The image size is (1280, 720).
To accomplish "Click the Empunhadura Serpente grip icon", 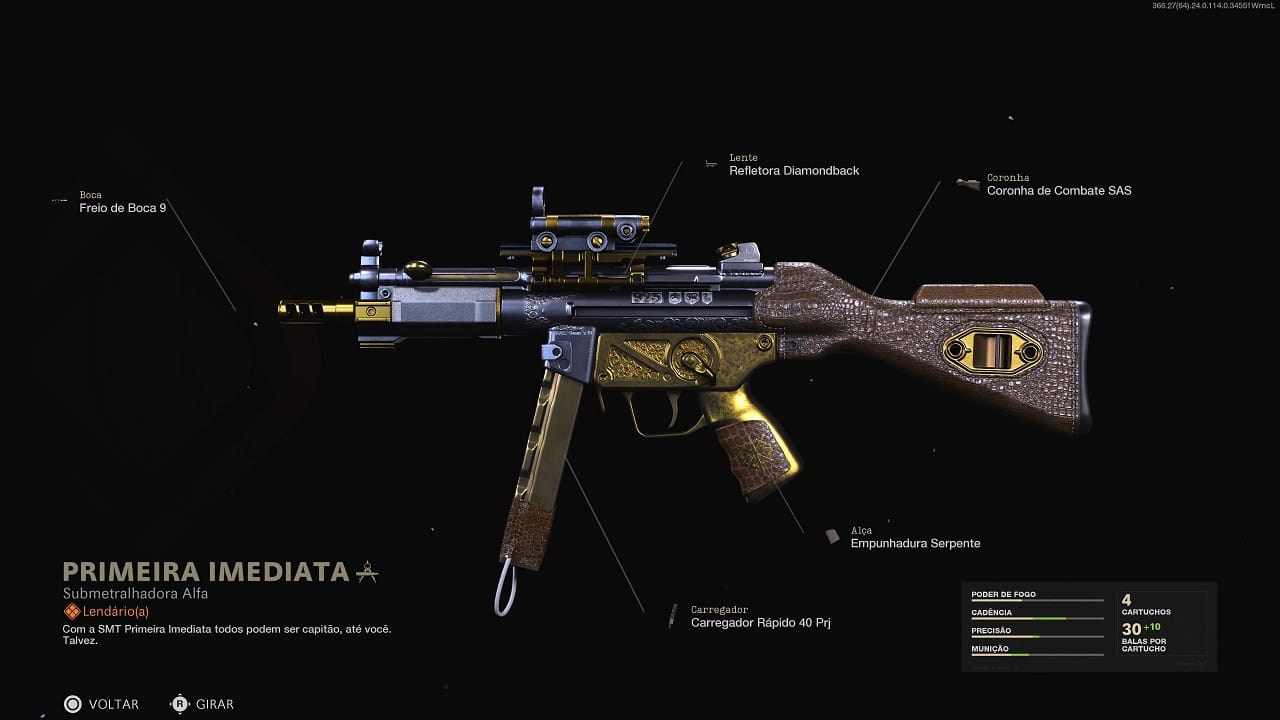I will [x=833, y=536].
